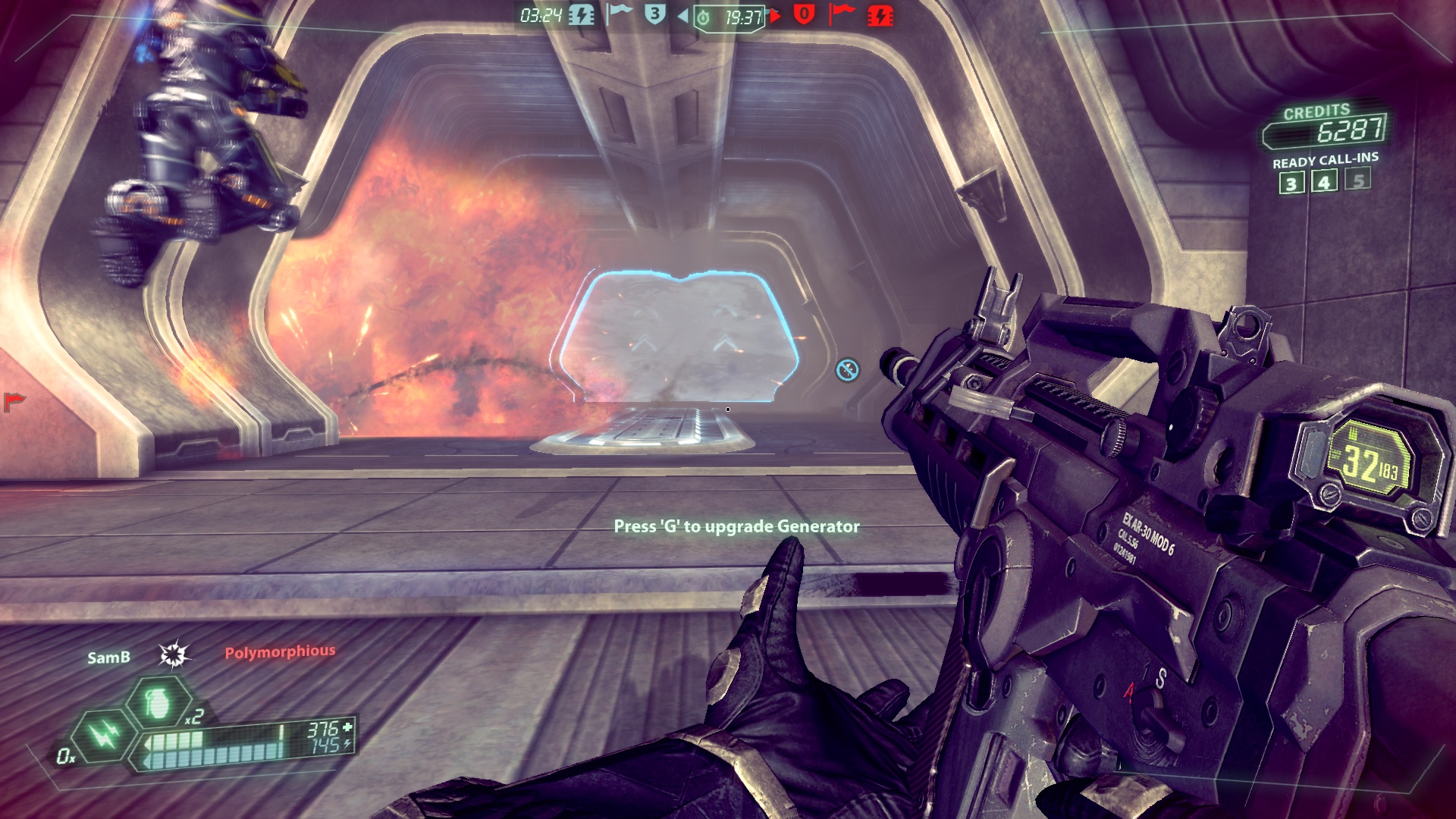The height and width of the screenshot is (819, 1456).
Task: Click the red flag waypoint at screen edge
Action: pos(13,400)
